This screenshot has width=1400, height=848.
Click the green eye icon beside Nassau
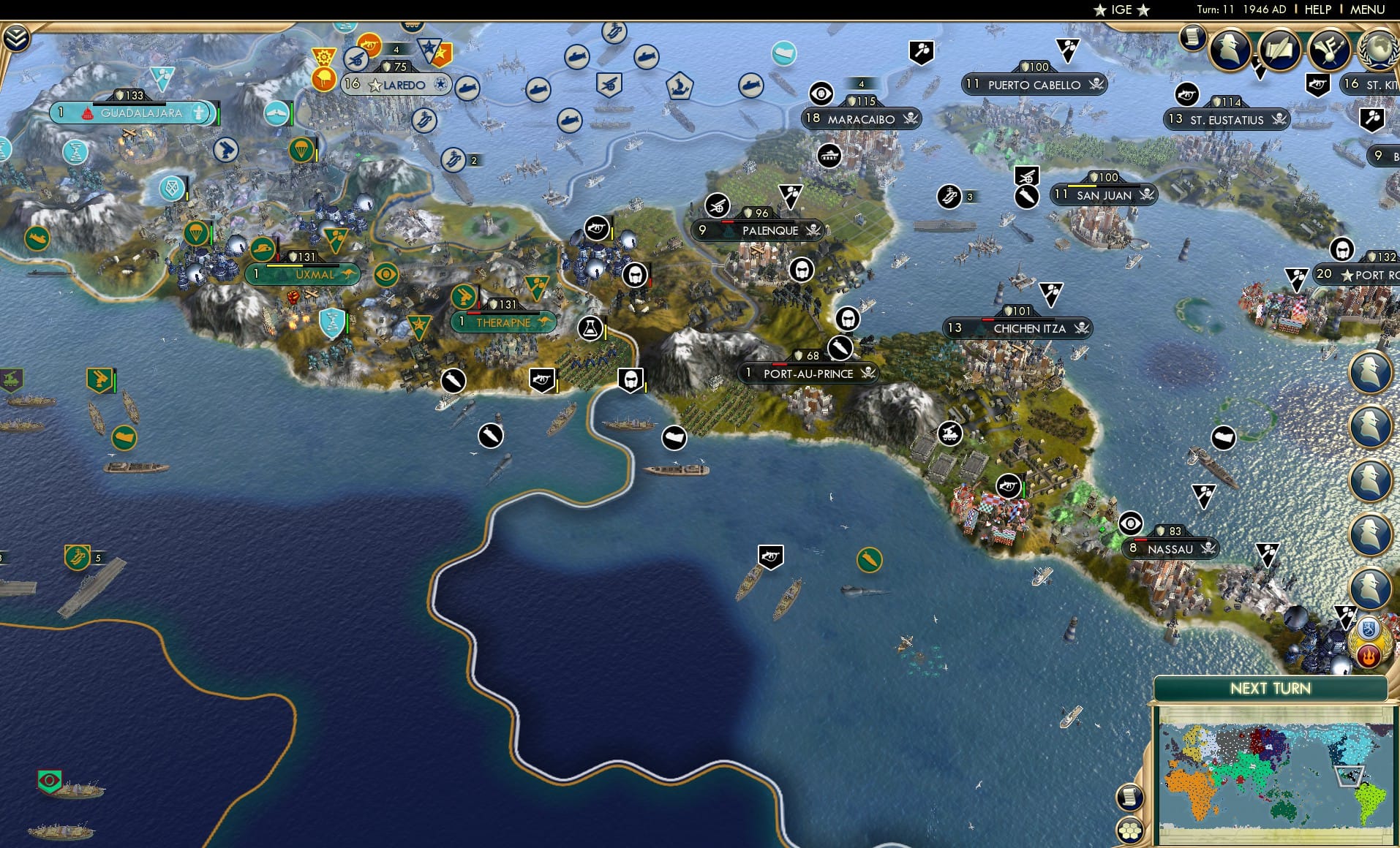tap(1130, 523)
